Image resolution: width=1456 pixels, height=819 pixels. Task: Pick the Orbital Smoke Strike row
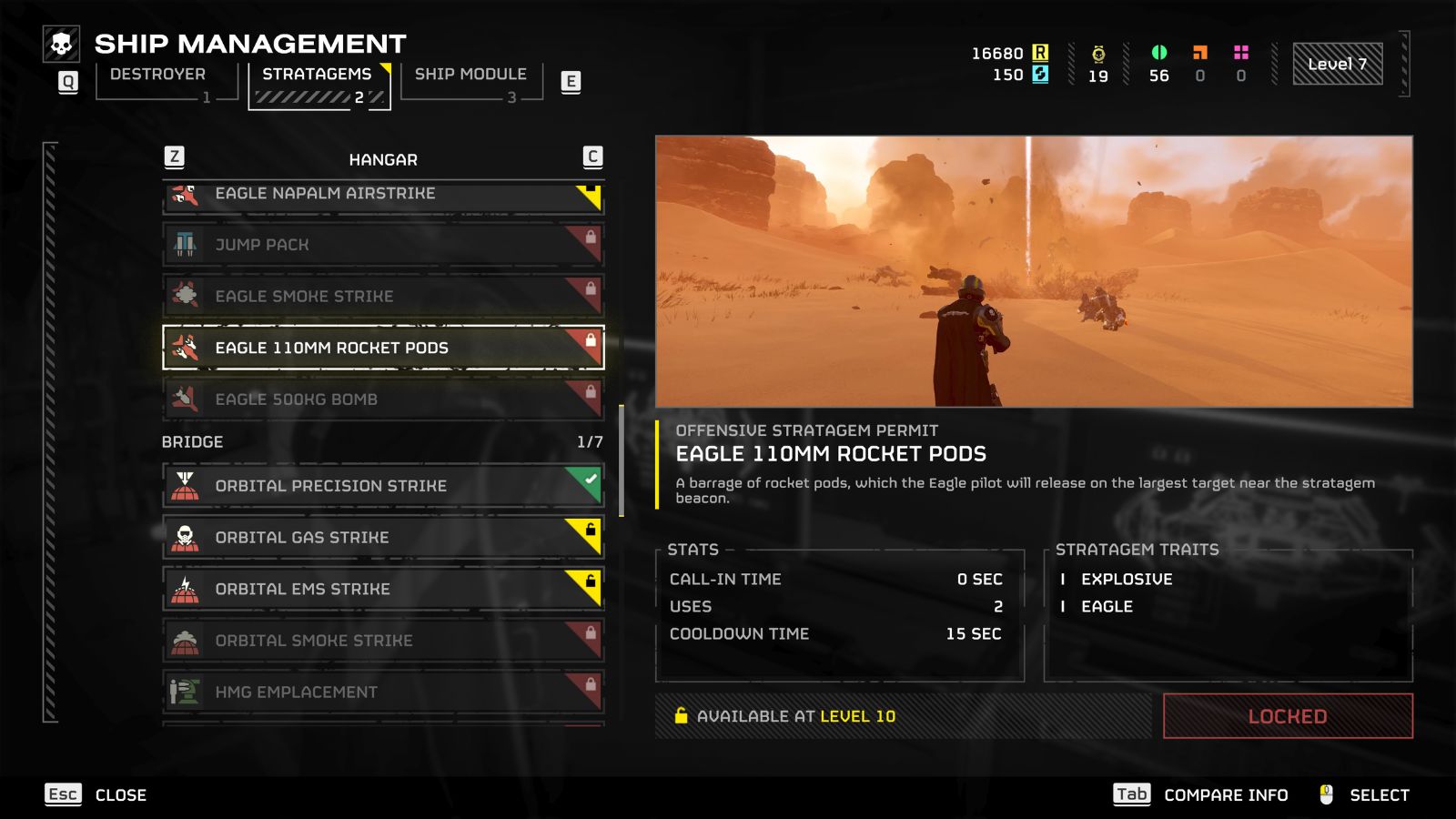click(x=382, y=641)
